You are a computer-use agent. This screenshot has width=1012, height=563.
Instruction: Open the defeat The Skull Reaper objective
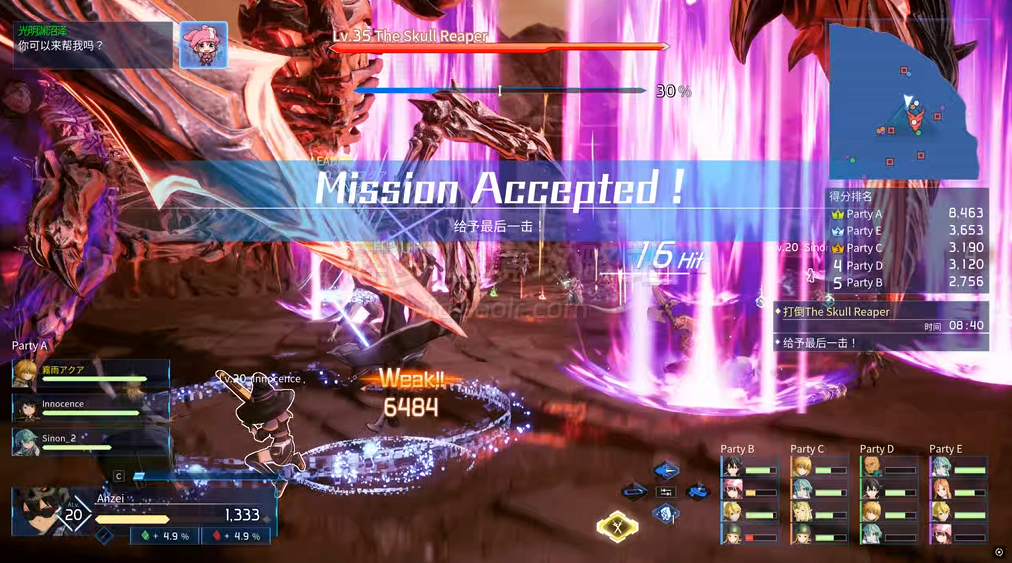point(880,312)
